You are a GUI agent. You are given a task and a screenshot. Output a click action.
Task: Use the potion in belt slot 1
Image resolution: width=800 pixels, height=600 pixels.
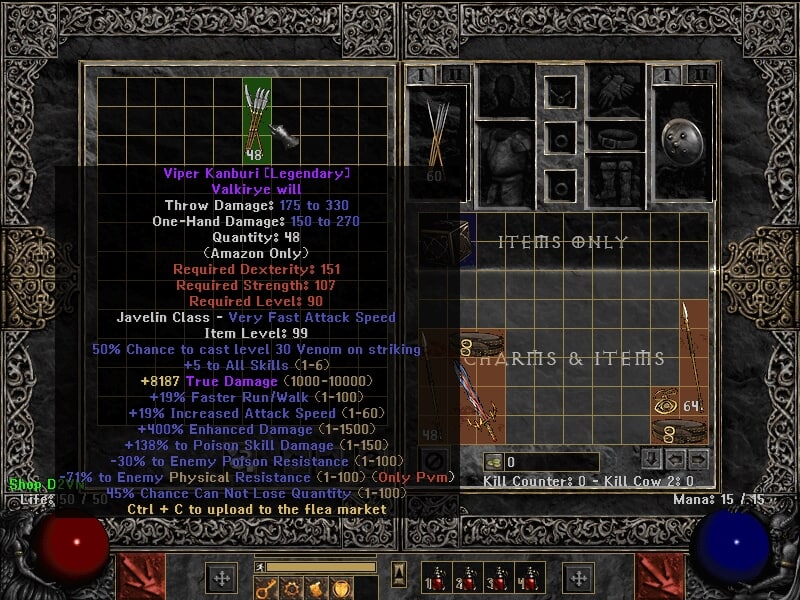(434, 578)
